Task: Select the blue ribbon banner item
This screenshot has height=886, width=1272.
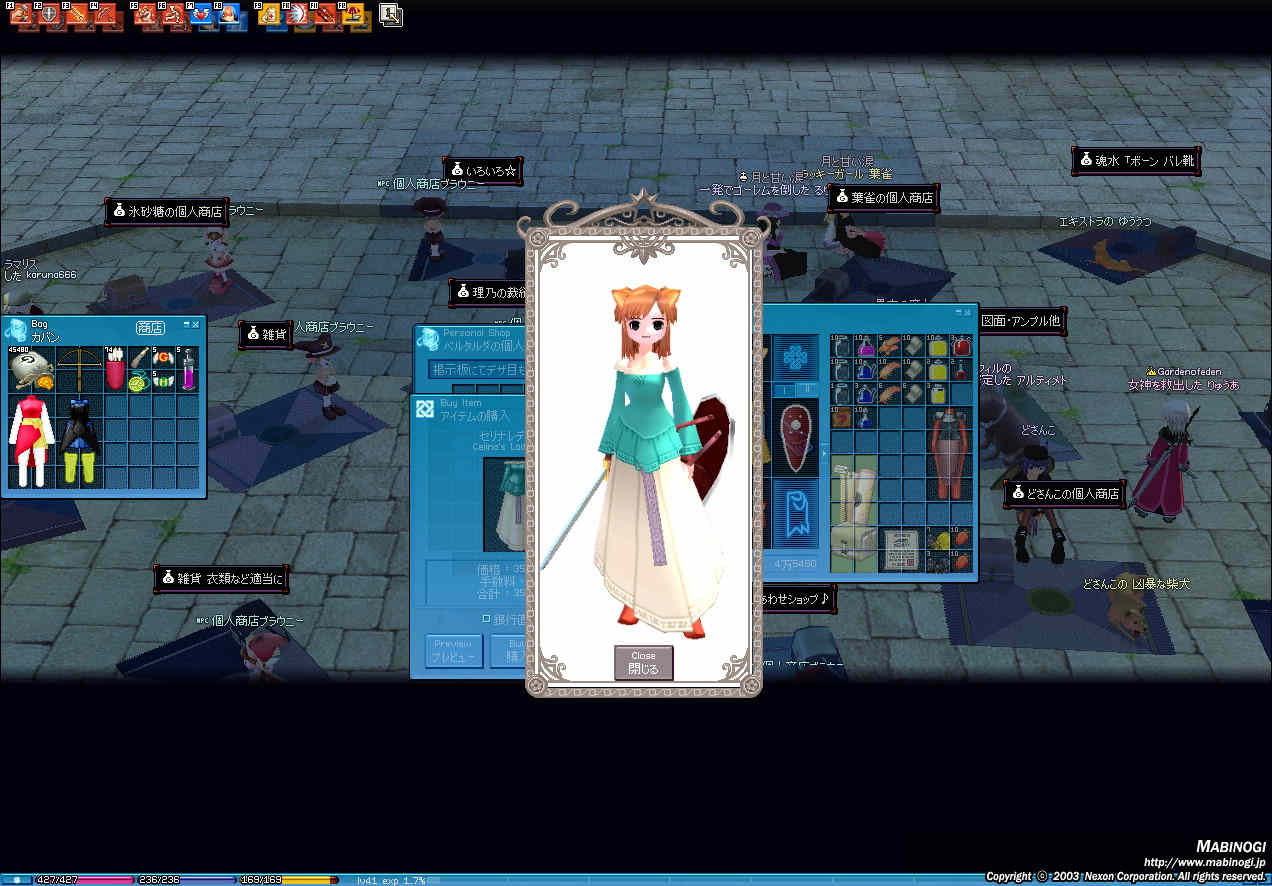Action: point(795,511)
